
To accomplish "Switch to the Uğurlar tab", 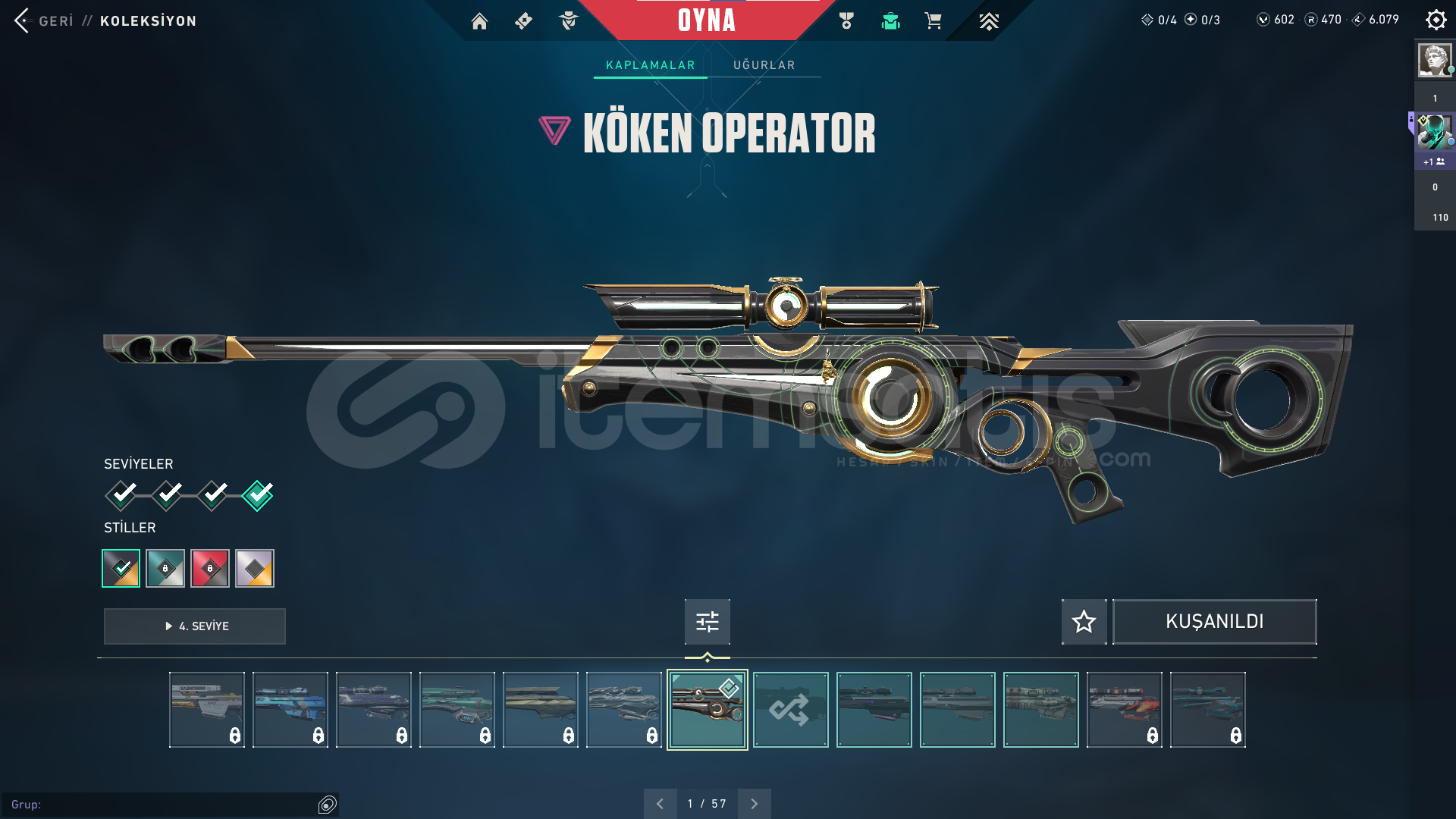I will [764, 65].
